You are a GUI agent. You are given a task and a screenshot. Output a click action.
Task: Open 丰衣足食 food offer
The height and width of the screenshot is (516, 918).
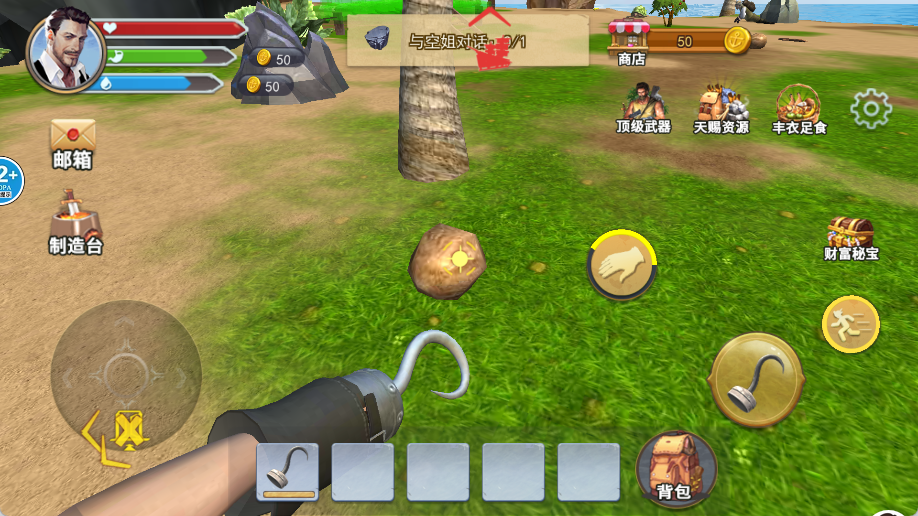798,108
